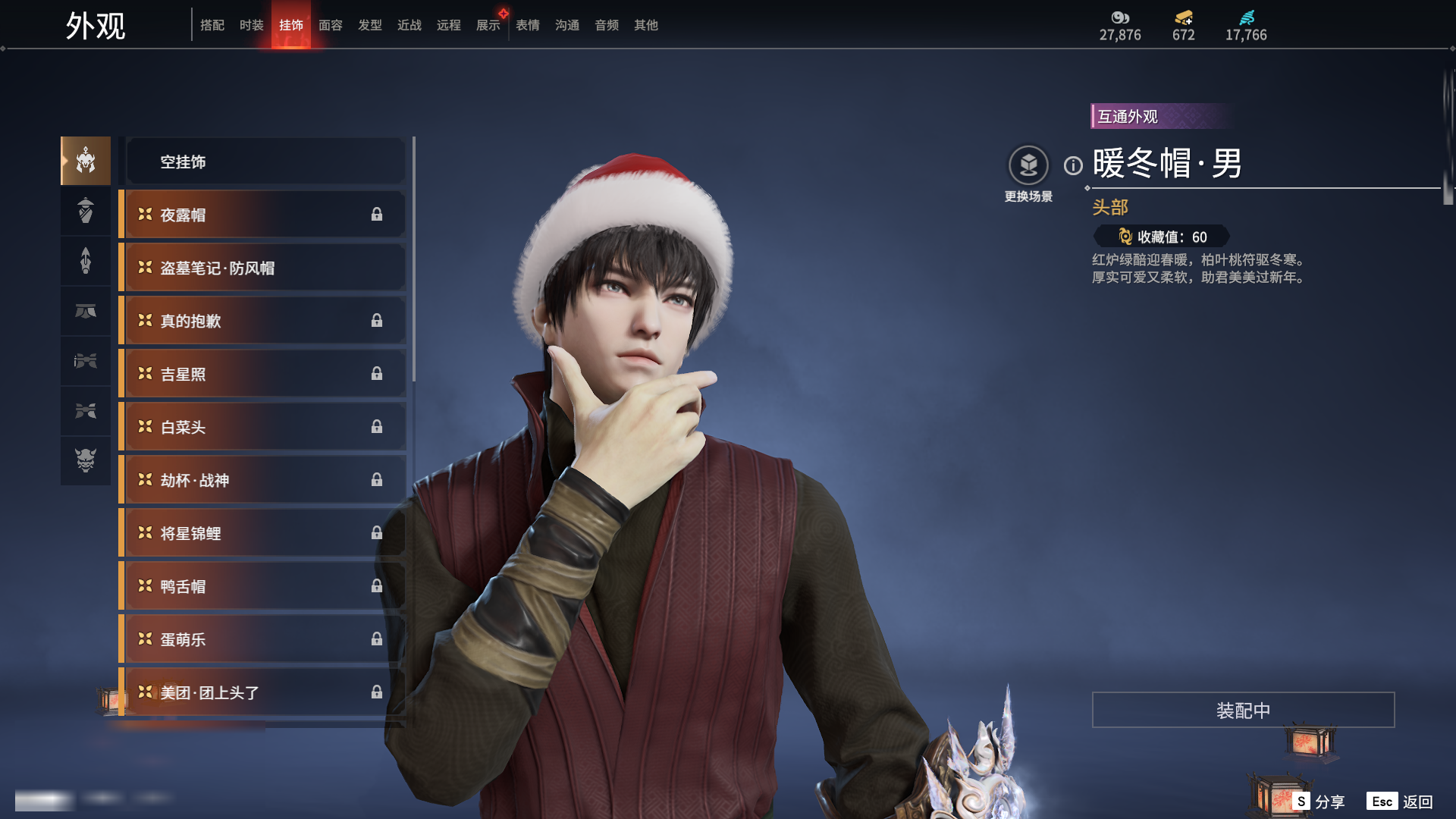
Task: Select the 面容 tab
Action: 330,25
